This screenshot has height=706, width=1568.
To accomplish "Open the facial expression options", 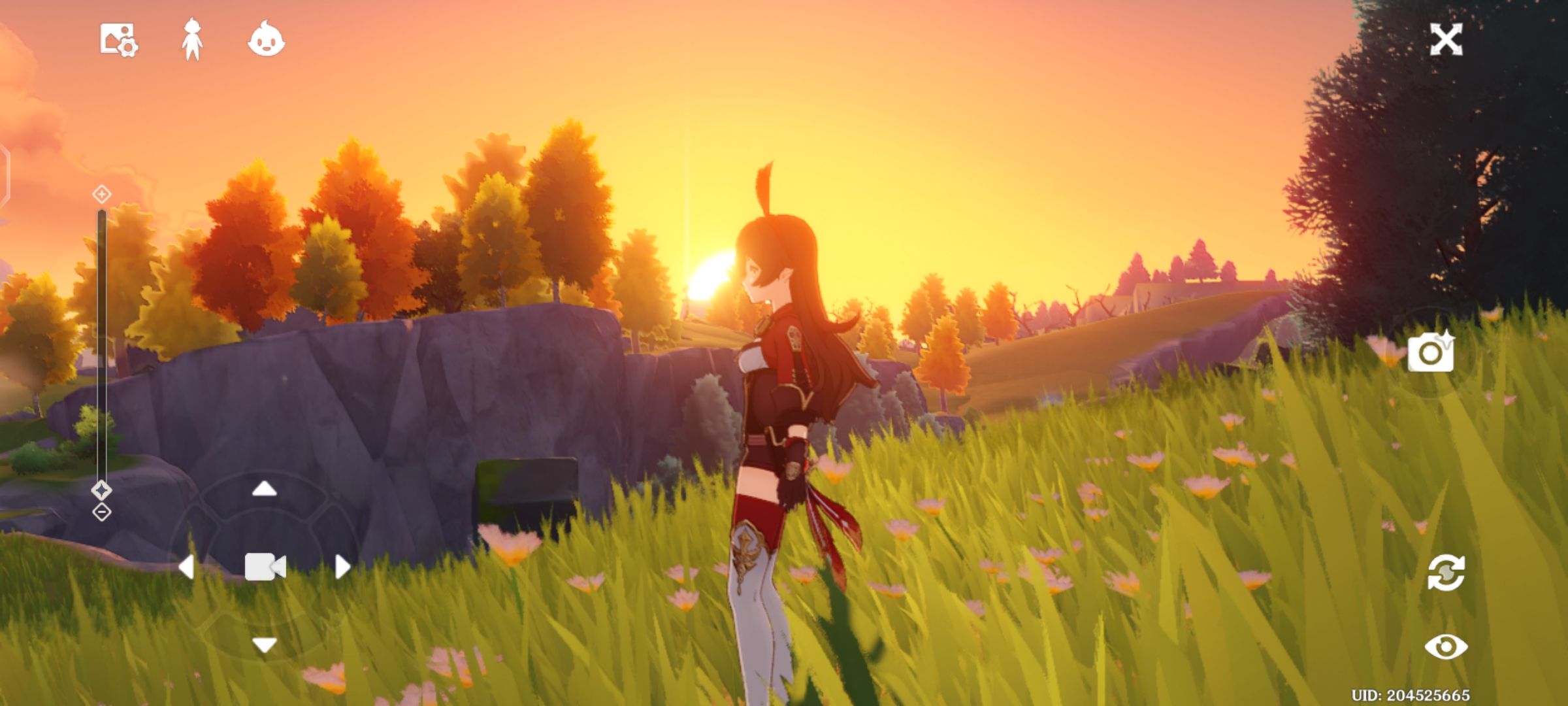I will 266,40.
